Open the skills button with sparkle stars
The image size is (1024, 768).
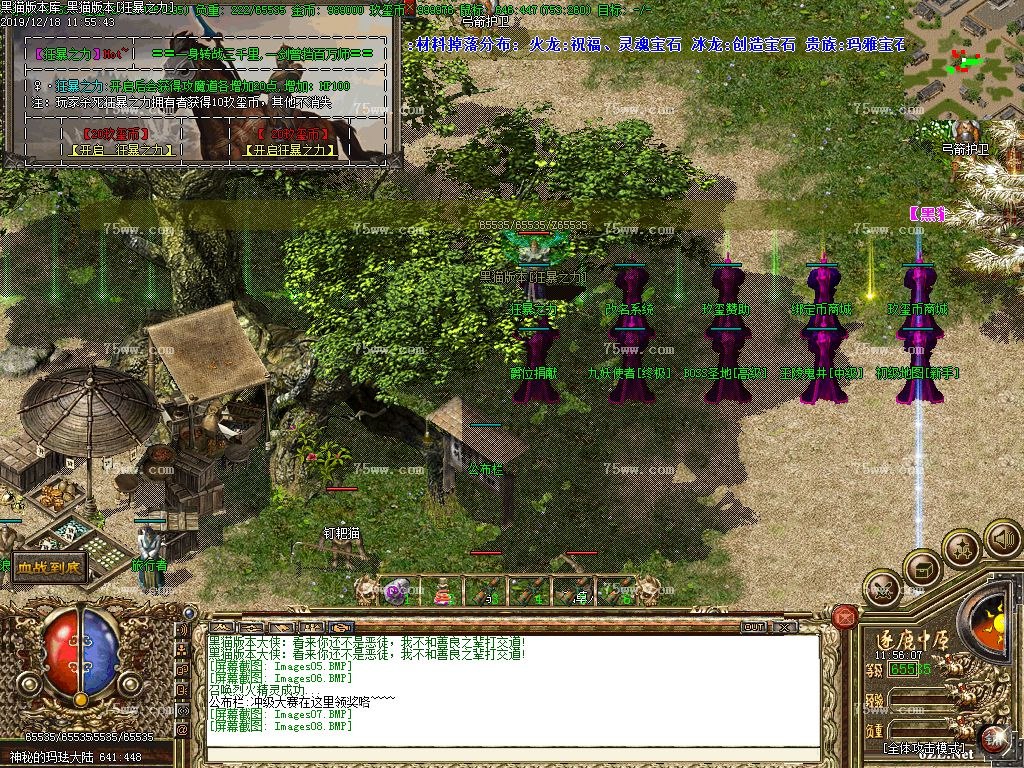tap(962, 549)
